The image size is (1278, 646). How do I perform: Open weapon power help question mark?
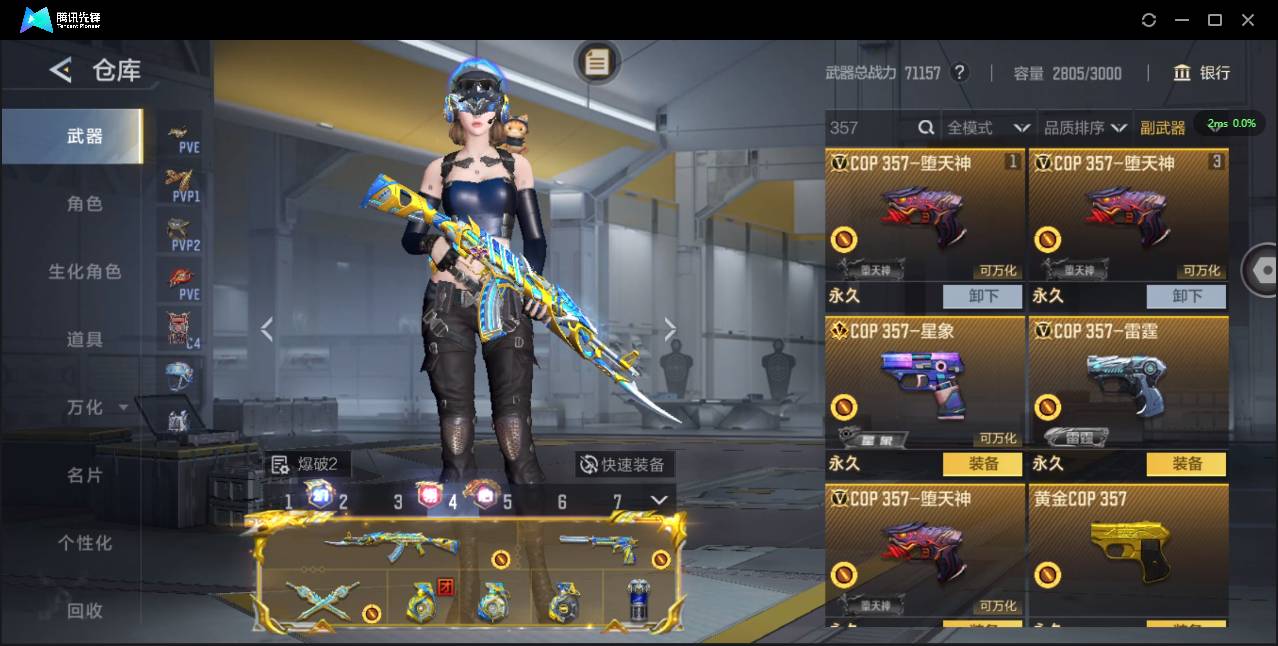click(x=959, y=73)
